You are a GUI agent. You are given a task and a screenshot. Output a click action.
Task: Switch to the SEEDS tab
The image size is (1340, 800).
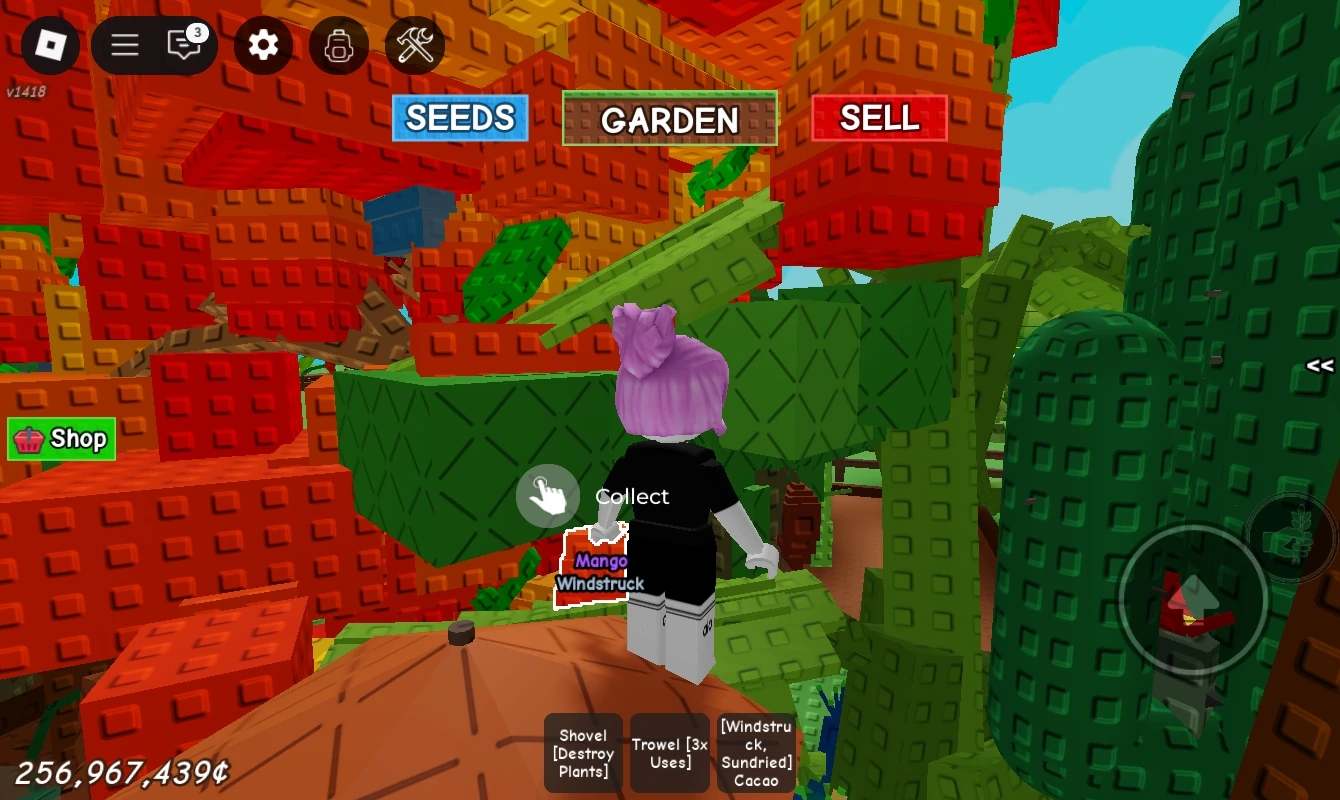[x=460, y=118]
